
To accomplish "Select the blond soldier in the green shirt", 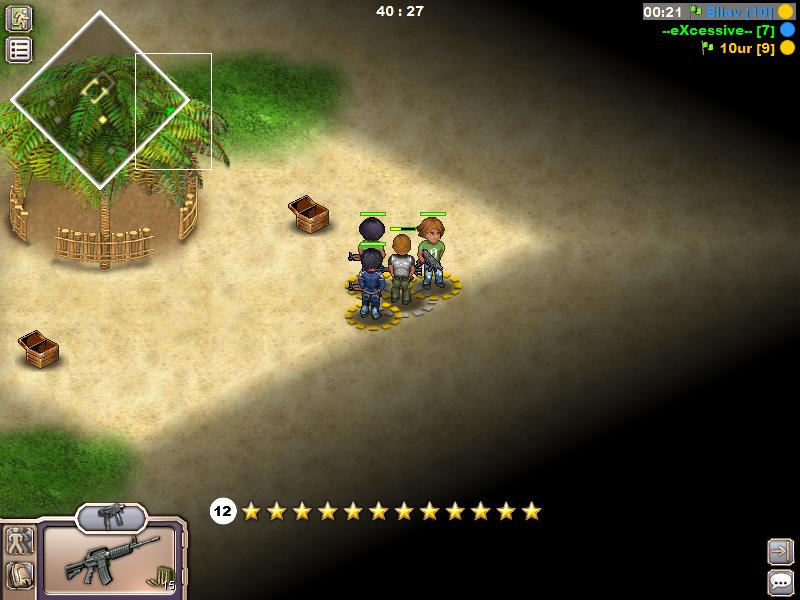I will tap(432, 252).
